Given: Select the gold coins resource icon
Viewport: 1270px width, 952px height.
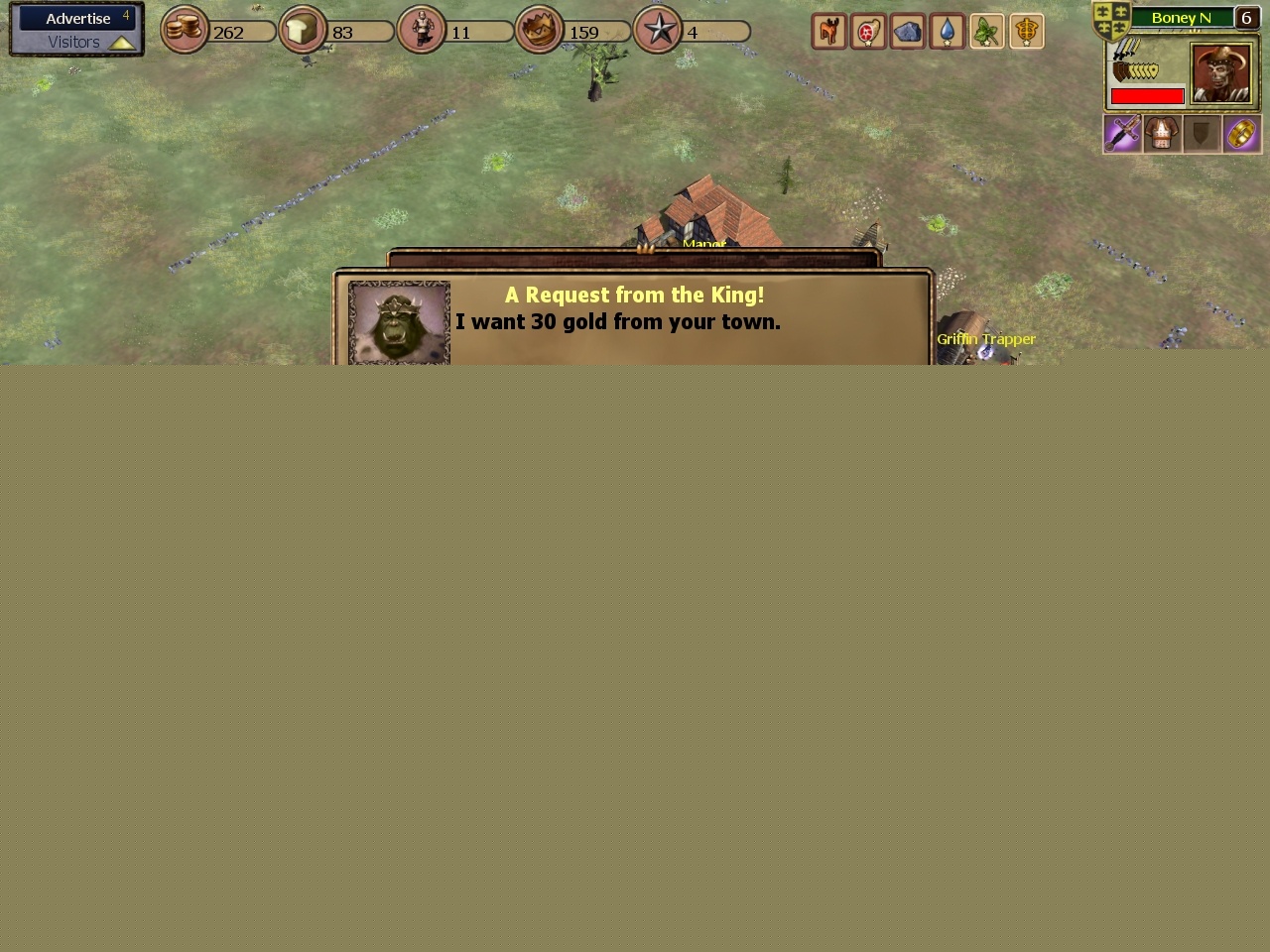Looking at the screenshot, I should click(186, 30).
